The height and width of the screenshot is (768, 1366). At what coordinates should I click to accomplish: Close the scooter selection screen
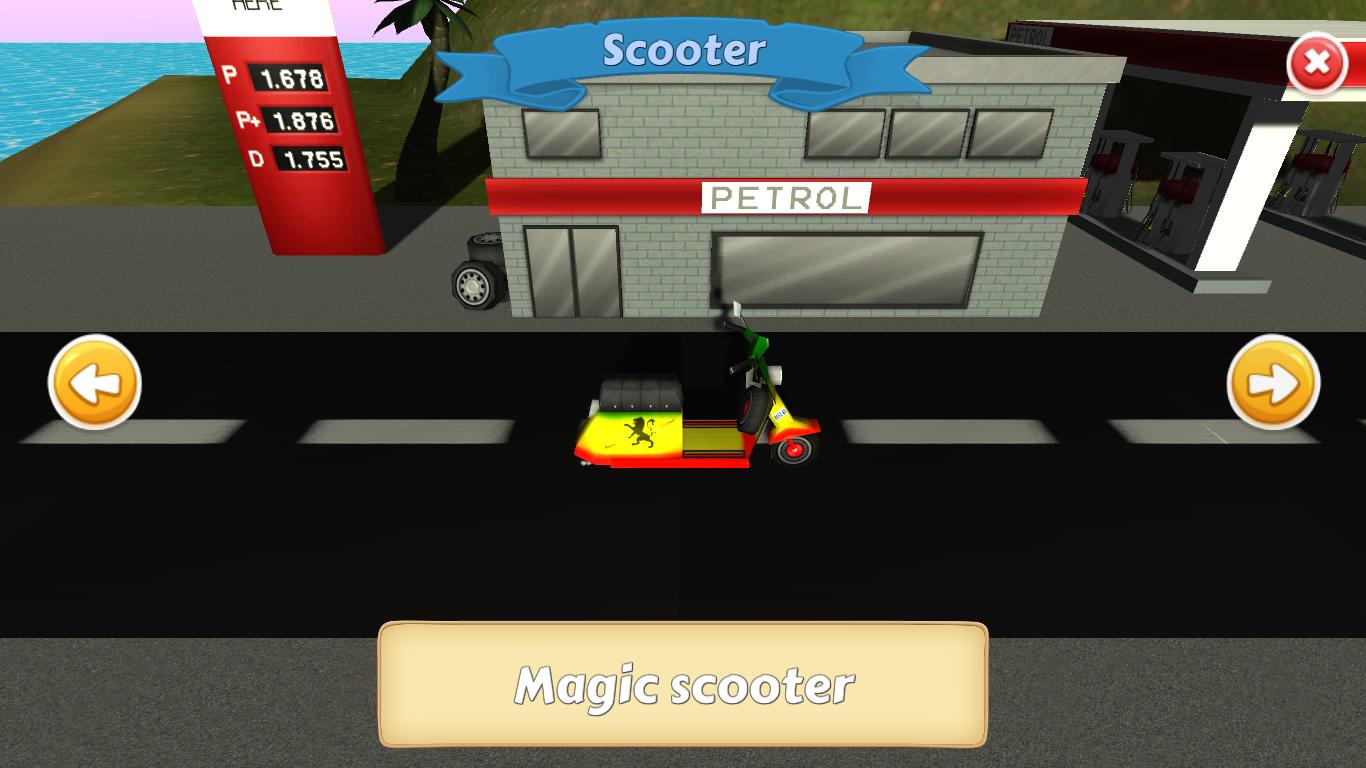[1317, 64]
